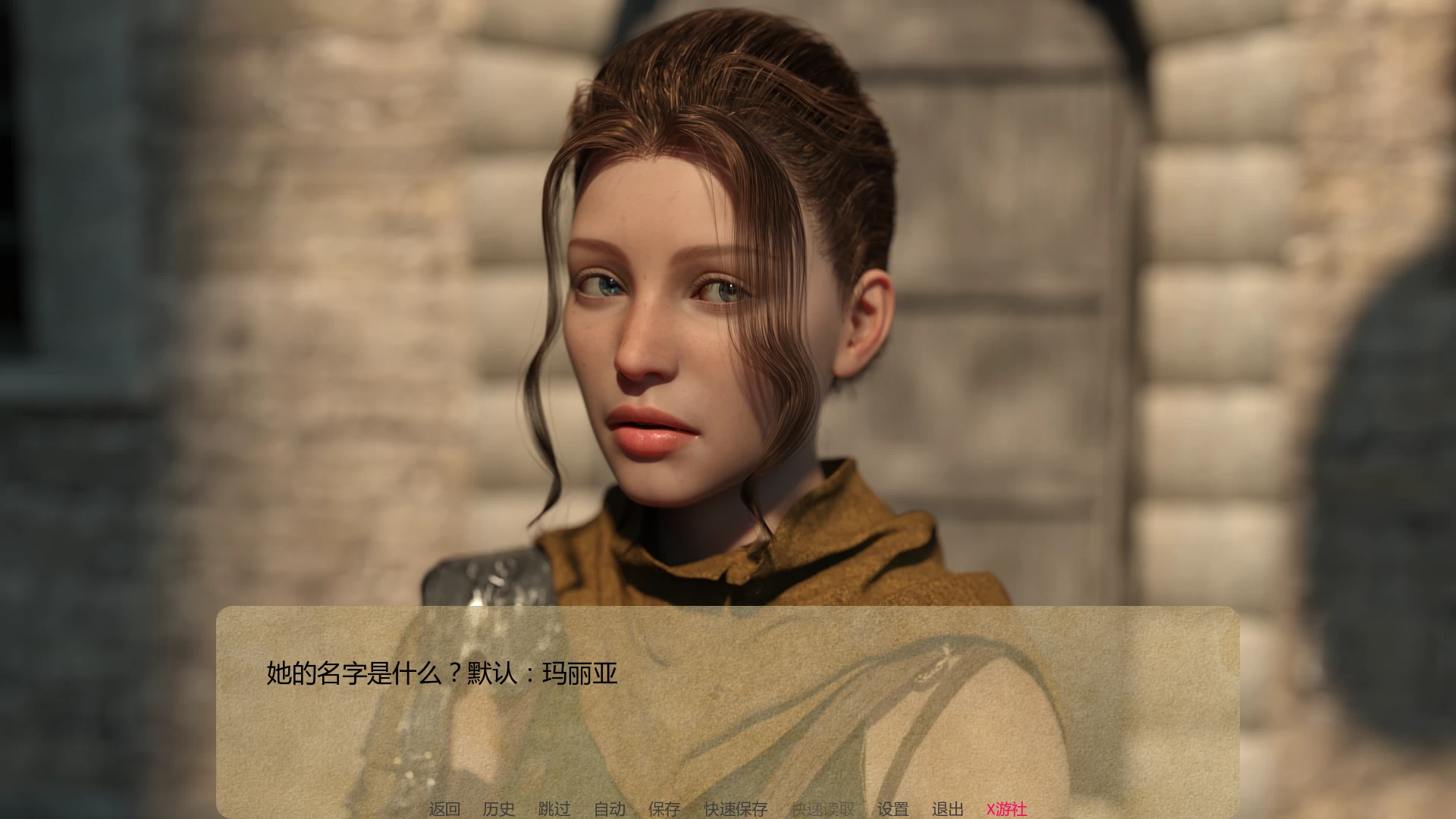Image resolution: width=1456 pixels, height=819 pixels.
Task: Choose 保存 before entering a name
Action: (664, 808)
